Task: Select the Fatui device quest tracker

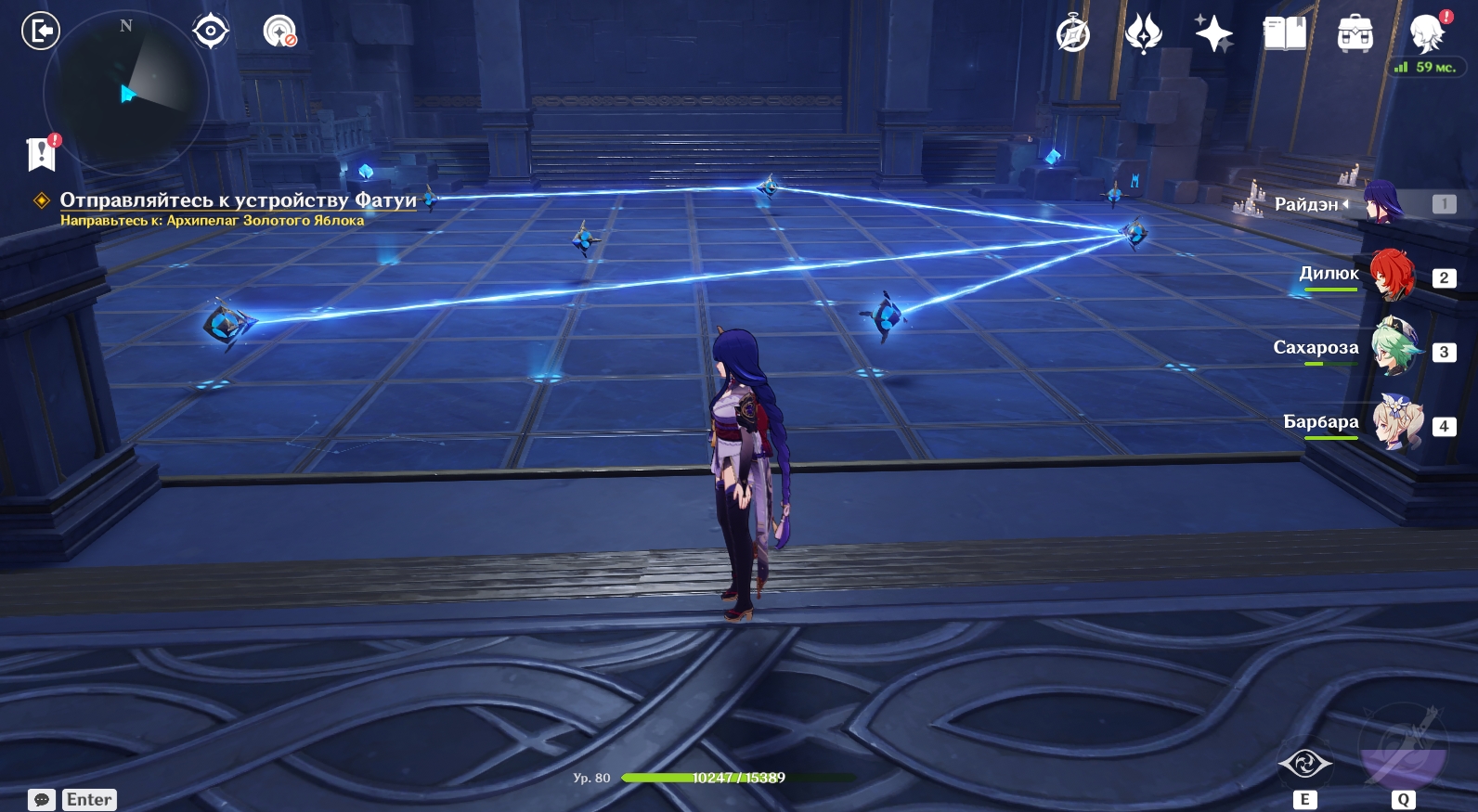Action: 238,200
